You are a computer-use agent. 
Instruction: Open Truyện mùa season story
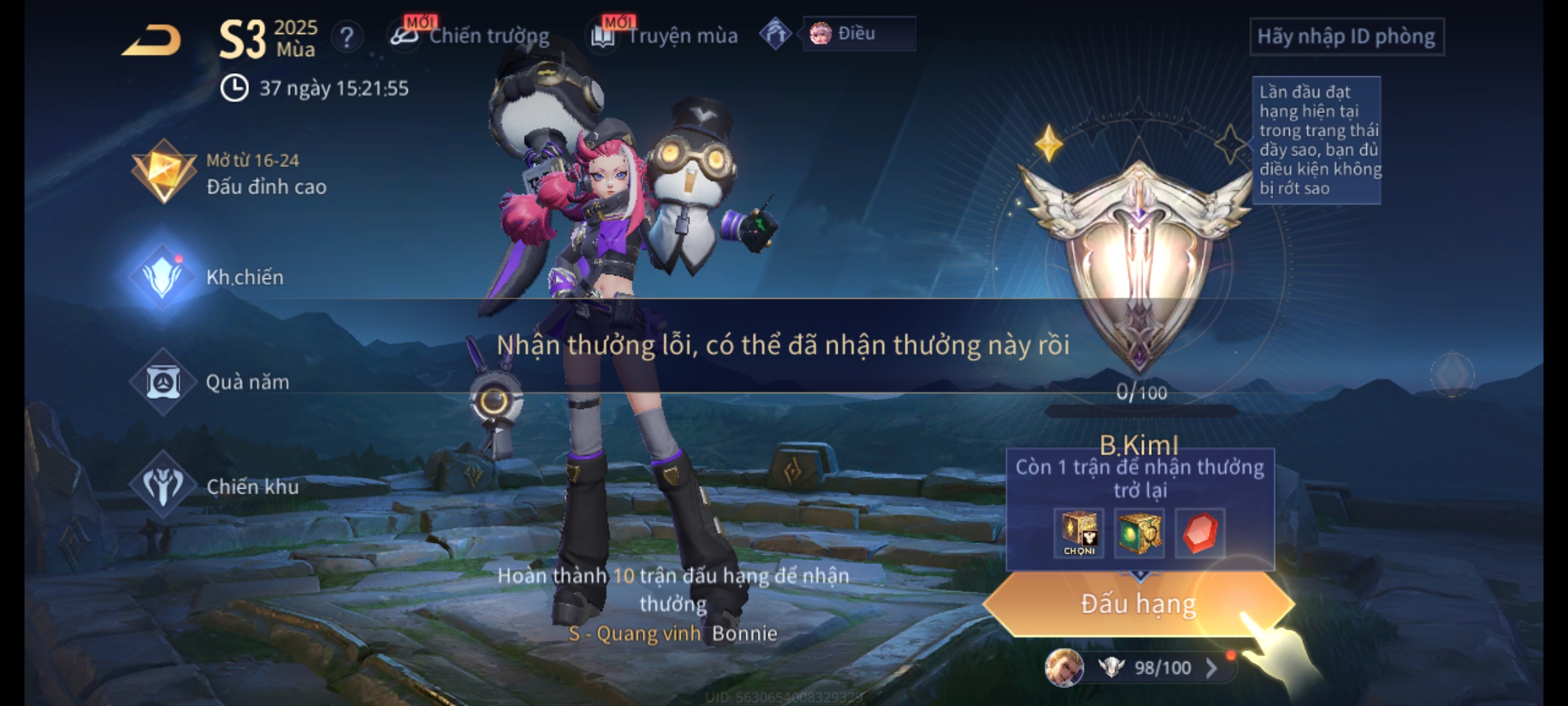click(x=665, y=36)
